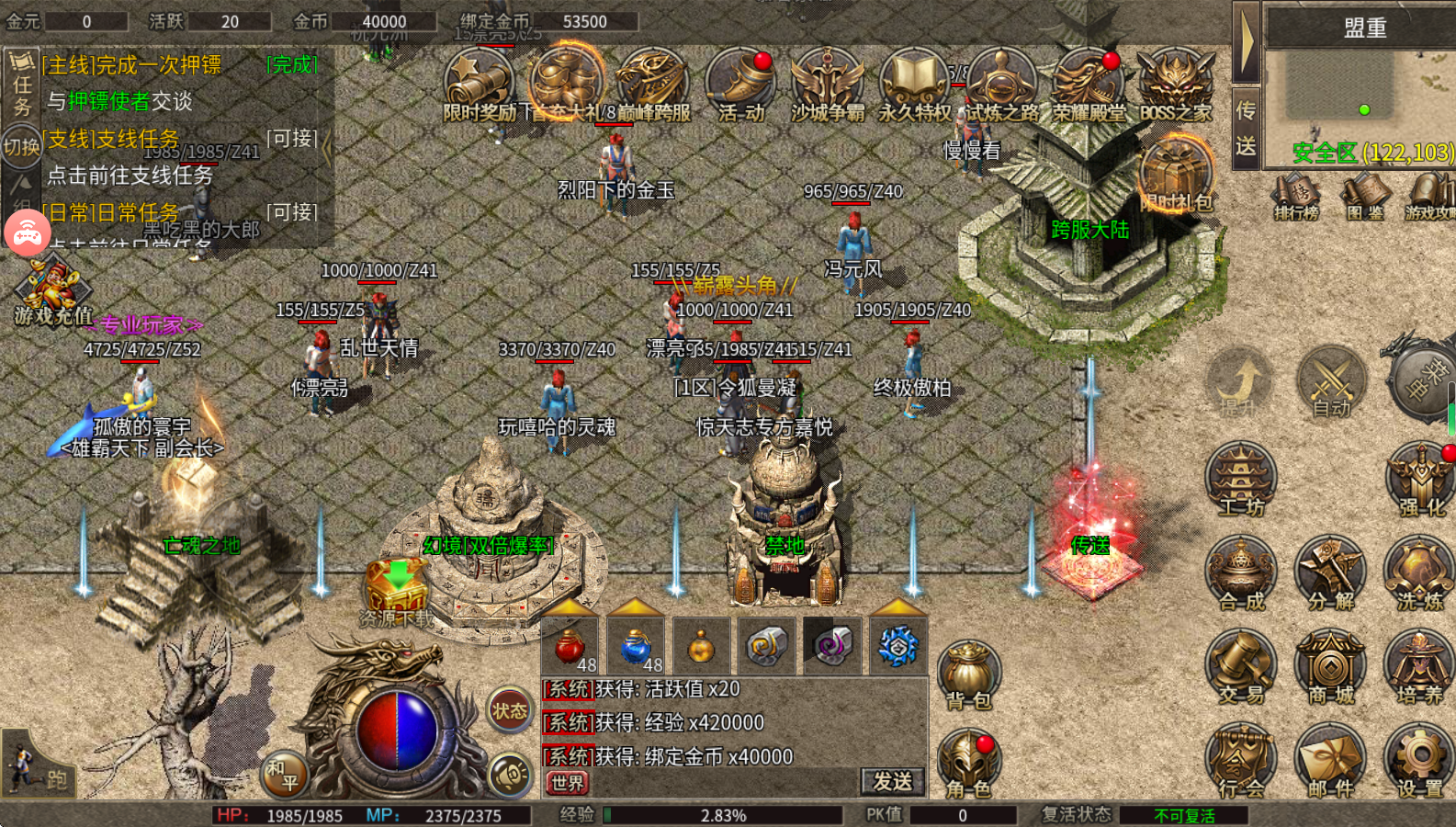Open the BOSS之家 event icon
1456x827 pixels.
point(1175,84)
